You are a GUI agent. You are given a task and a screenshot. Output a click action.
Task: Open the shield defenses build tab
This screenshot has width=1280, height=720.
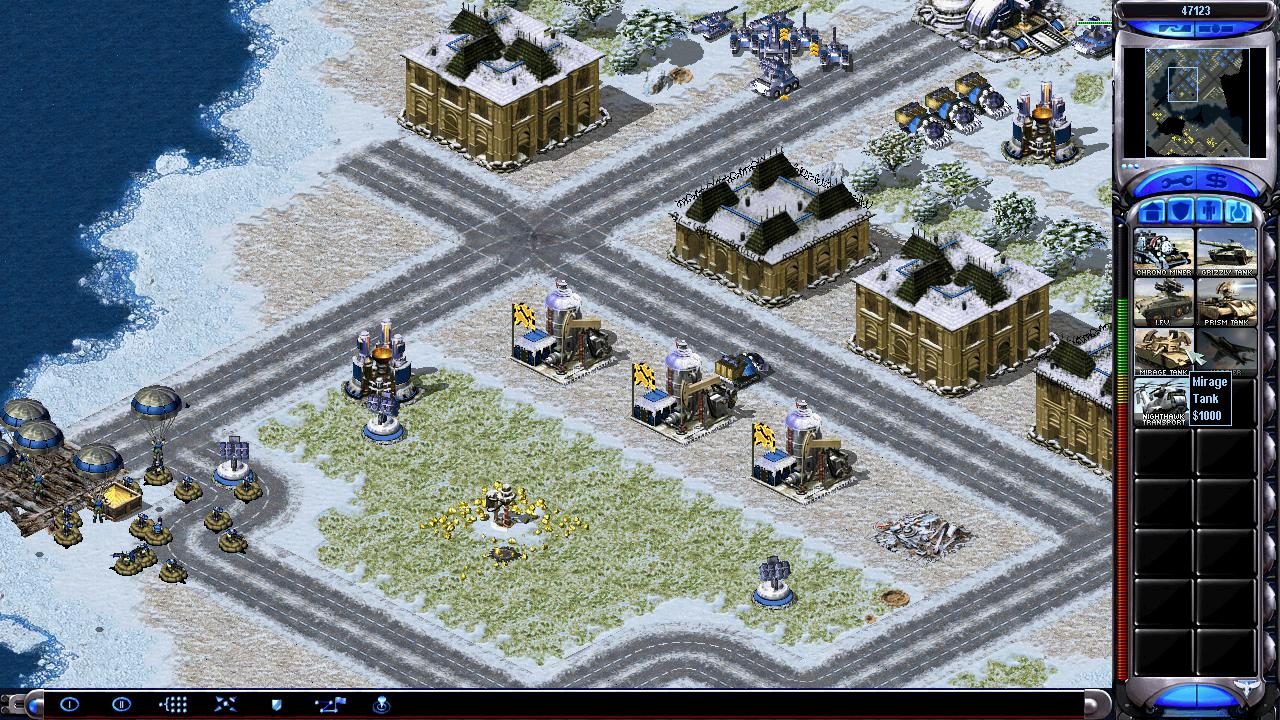[x=1180, y=212]
